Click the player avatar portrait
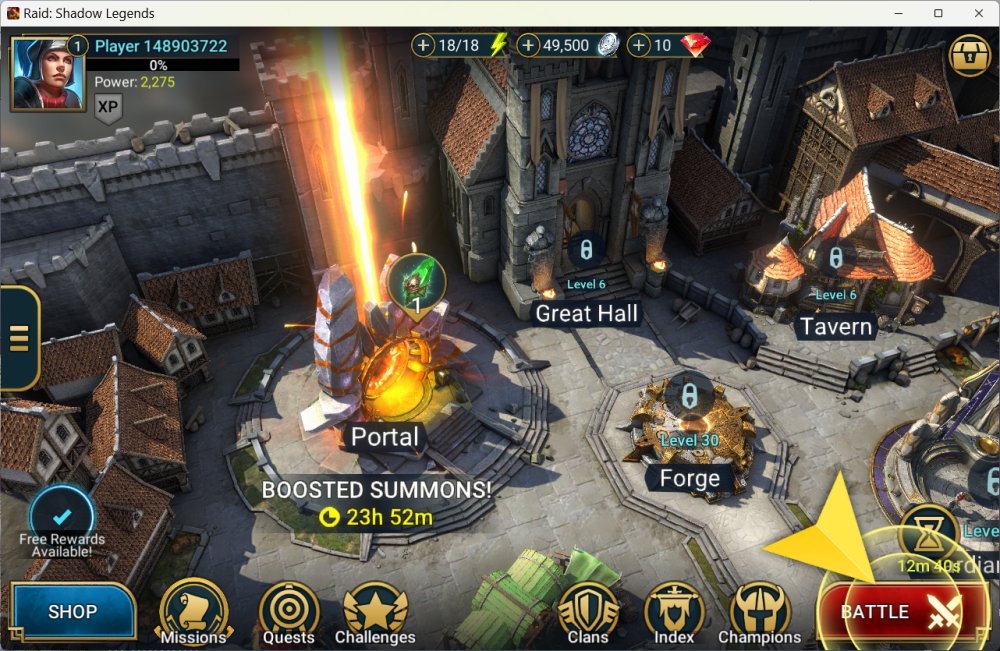 [x=47, y=73]
